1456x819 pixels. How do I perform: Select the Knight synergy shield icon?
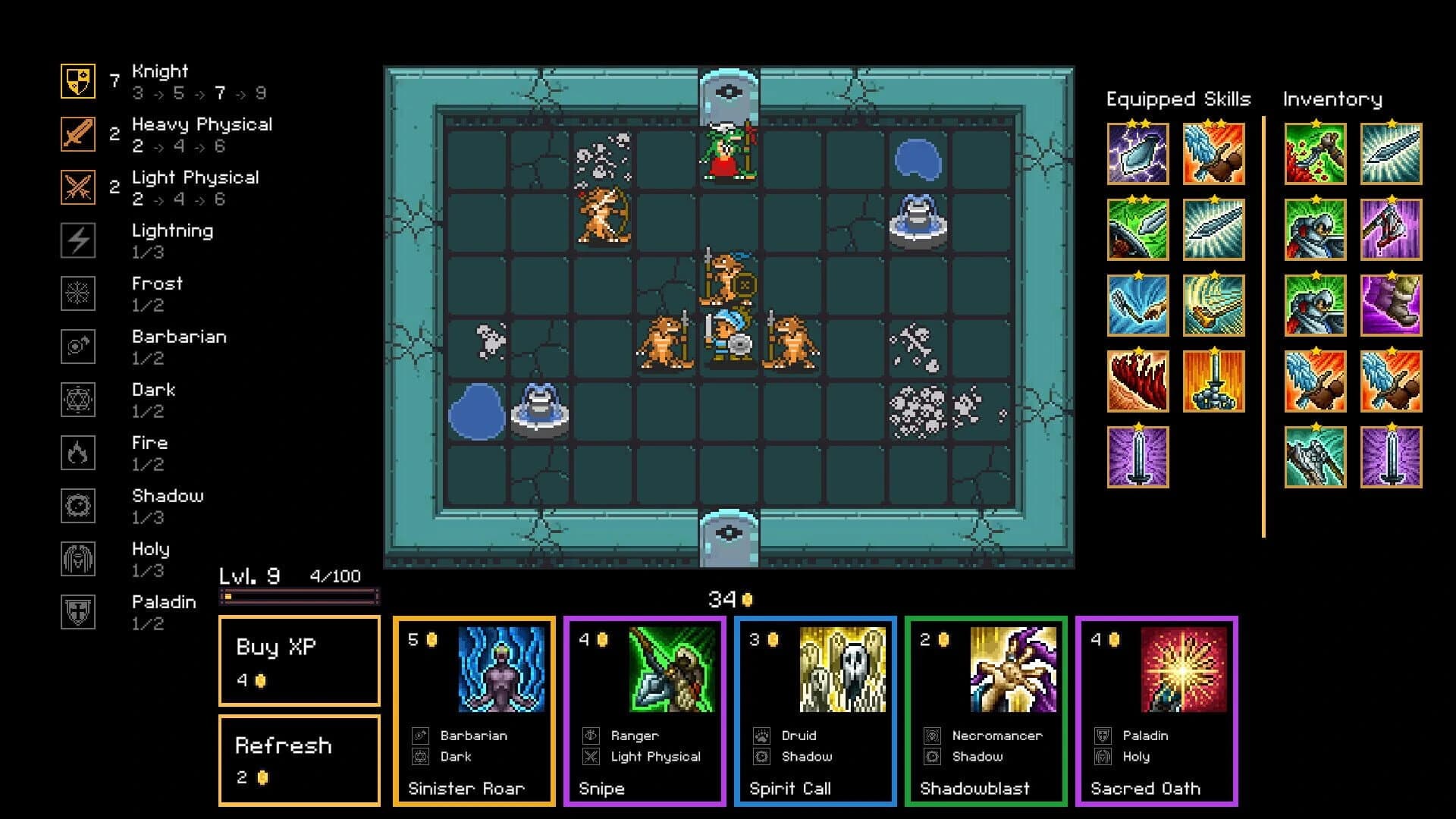point(77,82)
